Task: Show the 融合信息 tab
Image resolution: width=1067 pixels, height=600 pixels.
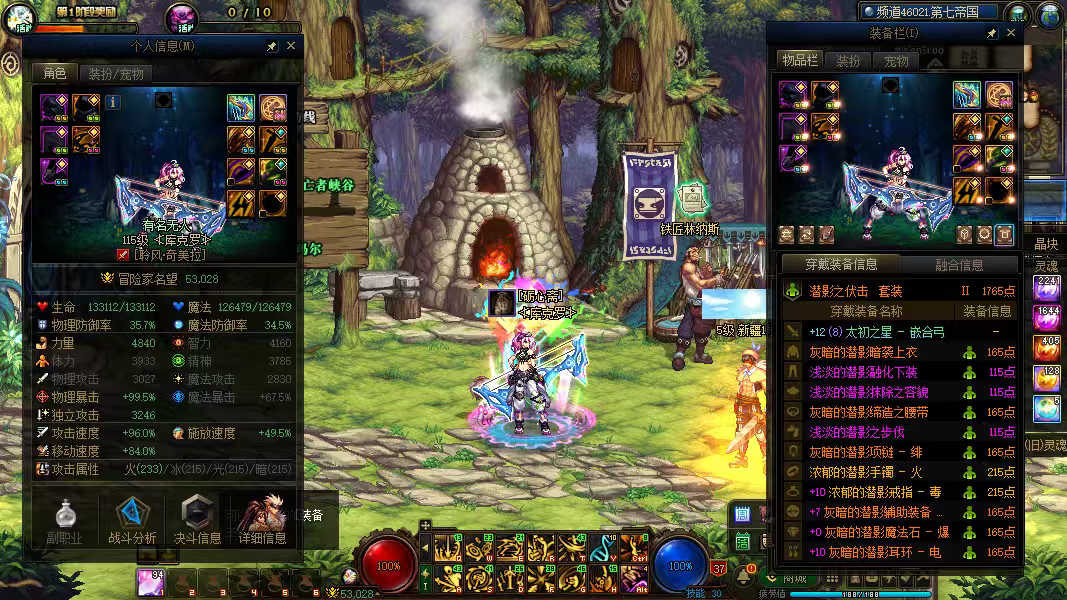Action: [x=958, y=265]
